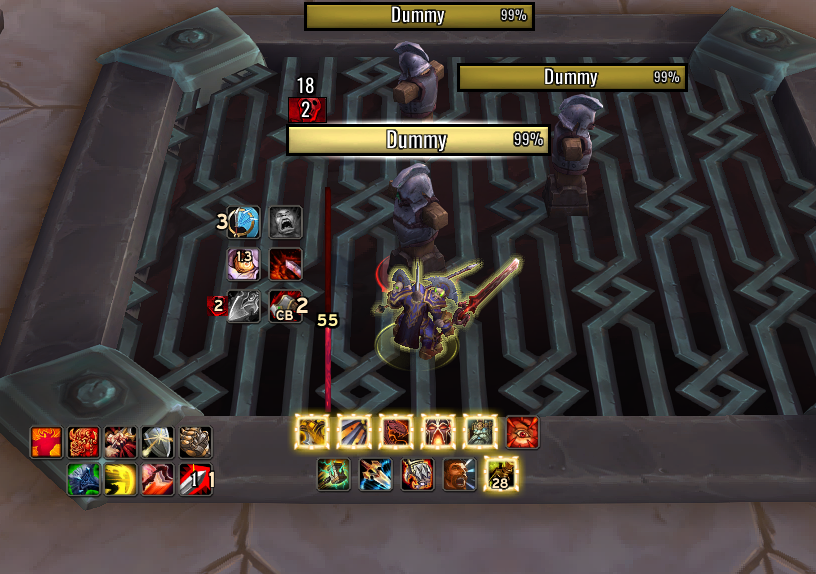Activate the glowing red demon mask ability
Viewport: 816px width, 574px height.
click(x=438, y=432)
